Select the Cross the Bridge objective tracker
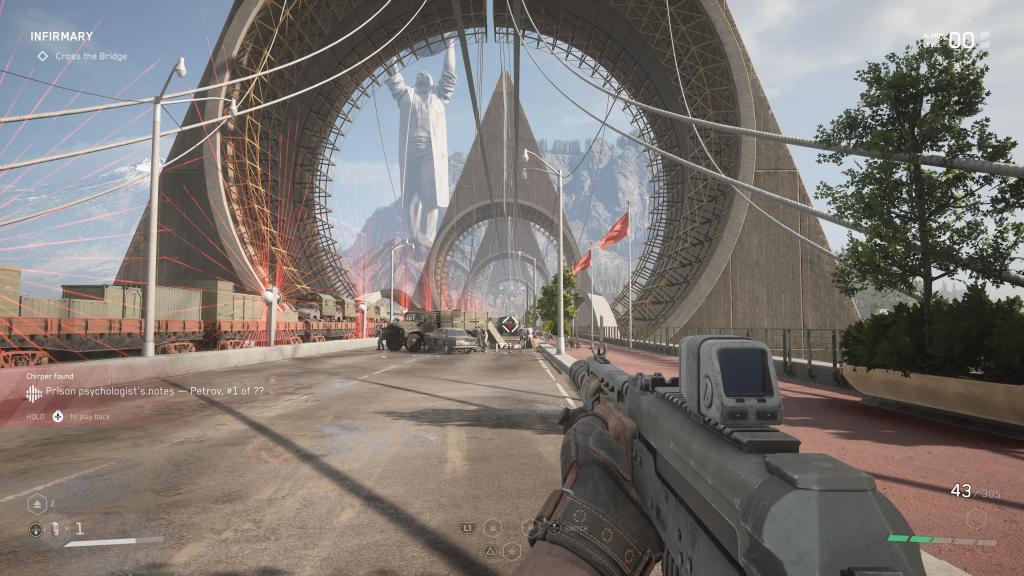The image size is (1024, 576). pos(90,56)
